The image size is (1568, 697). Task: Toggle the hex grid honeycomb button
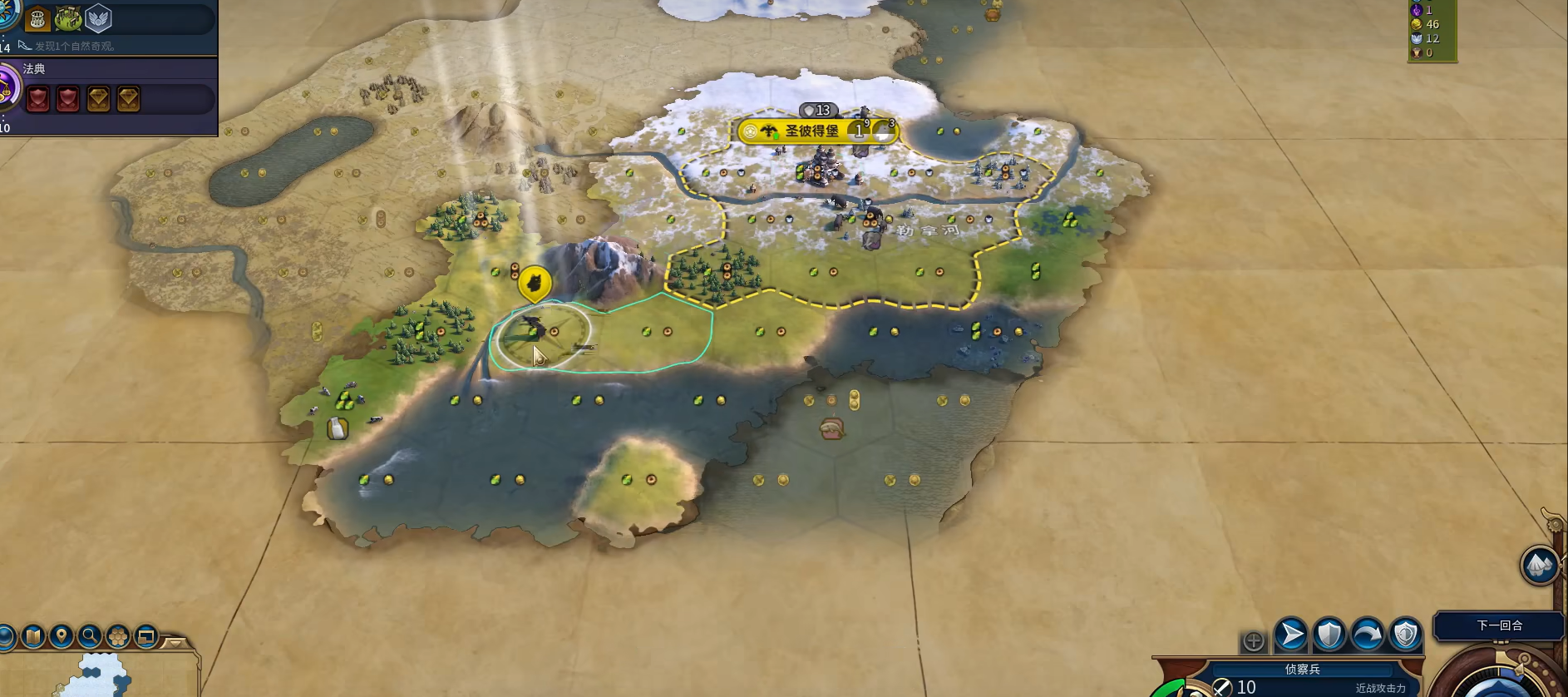(118, 637)
